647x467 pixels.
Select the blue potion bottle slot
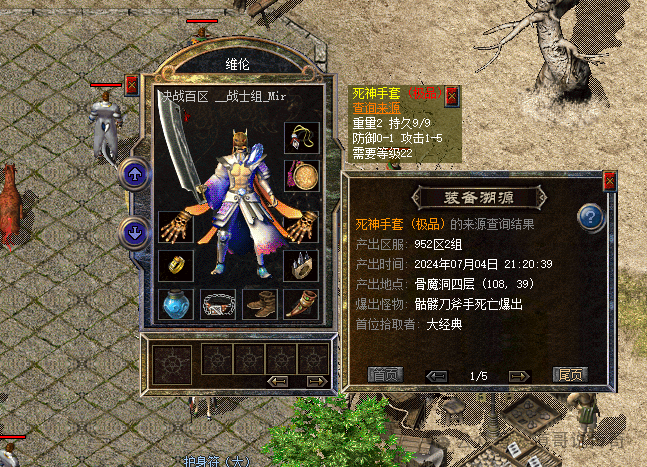point(175,303)
